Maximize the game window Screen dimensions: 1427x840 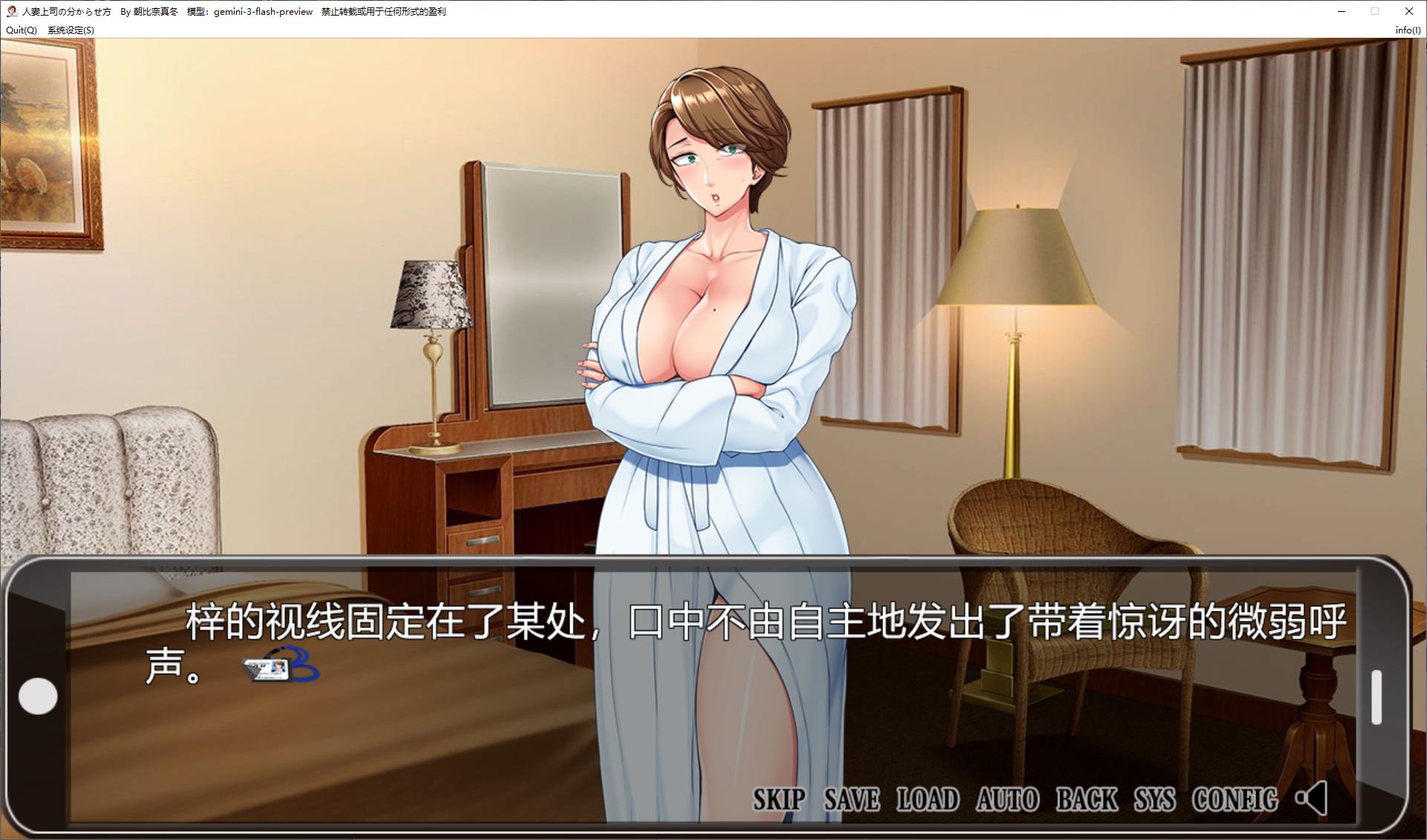click(x=1374, y=11)
